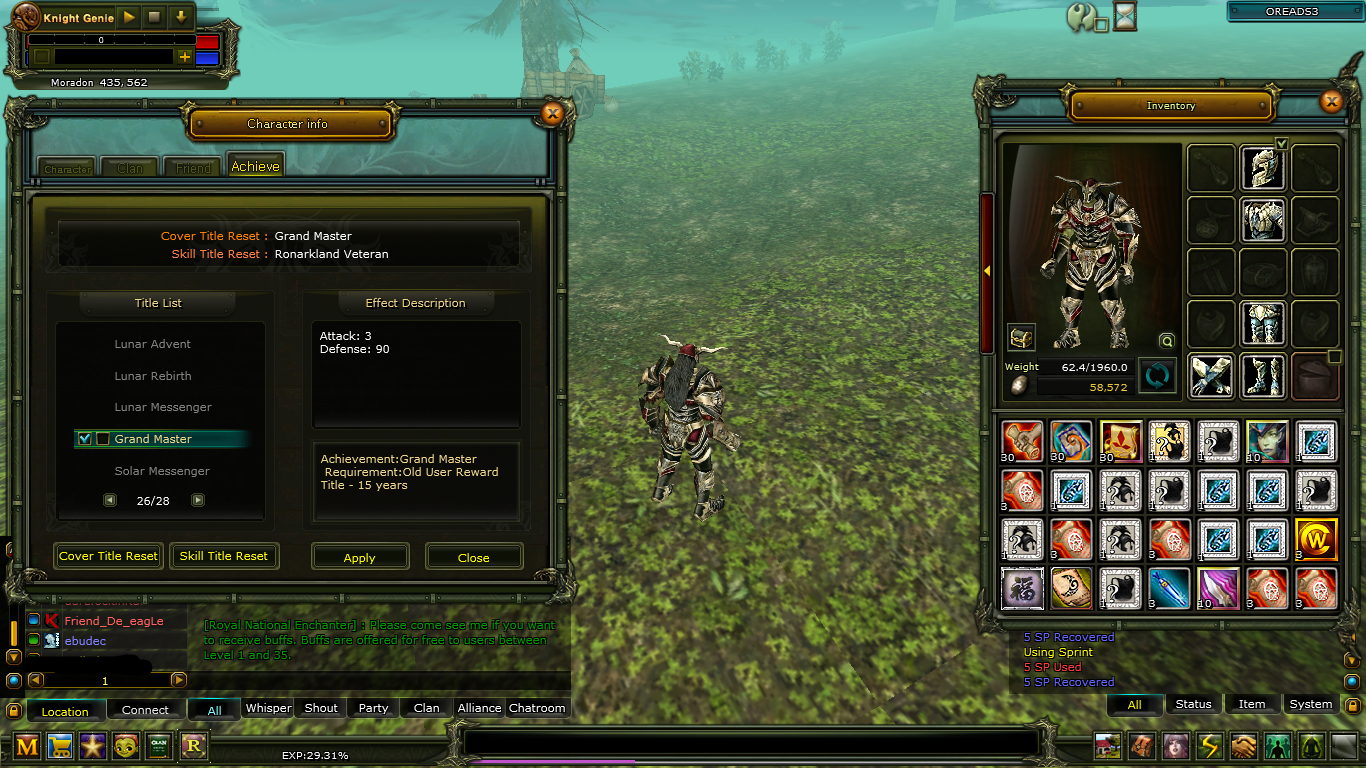Screen dimensions: 1366x768
Task: Switch chat to the Whisper tab
Action: coord(268,708)
